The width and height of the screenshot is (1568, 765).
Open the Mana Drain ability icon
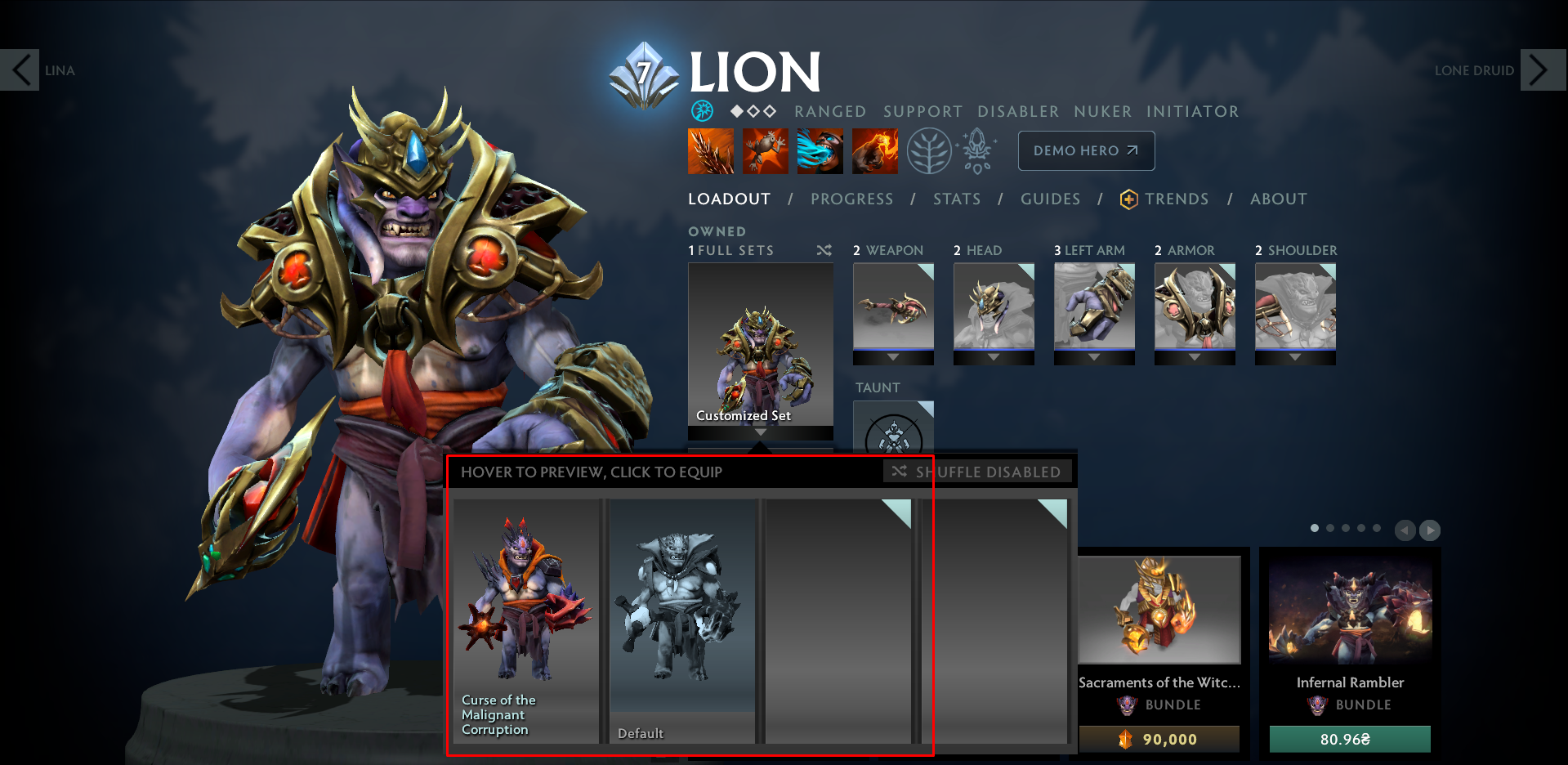820,151
